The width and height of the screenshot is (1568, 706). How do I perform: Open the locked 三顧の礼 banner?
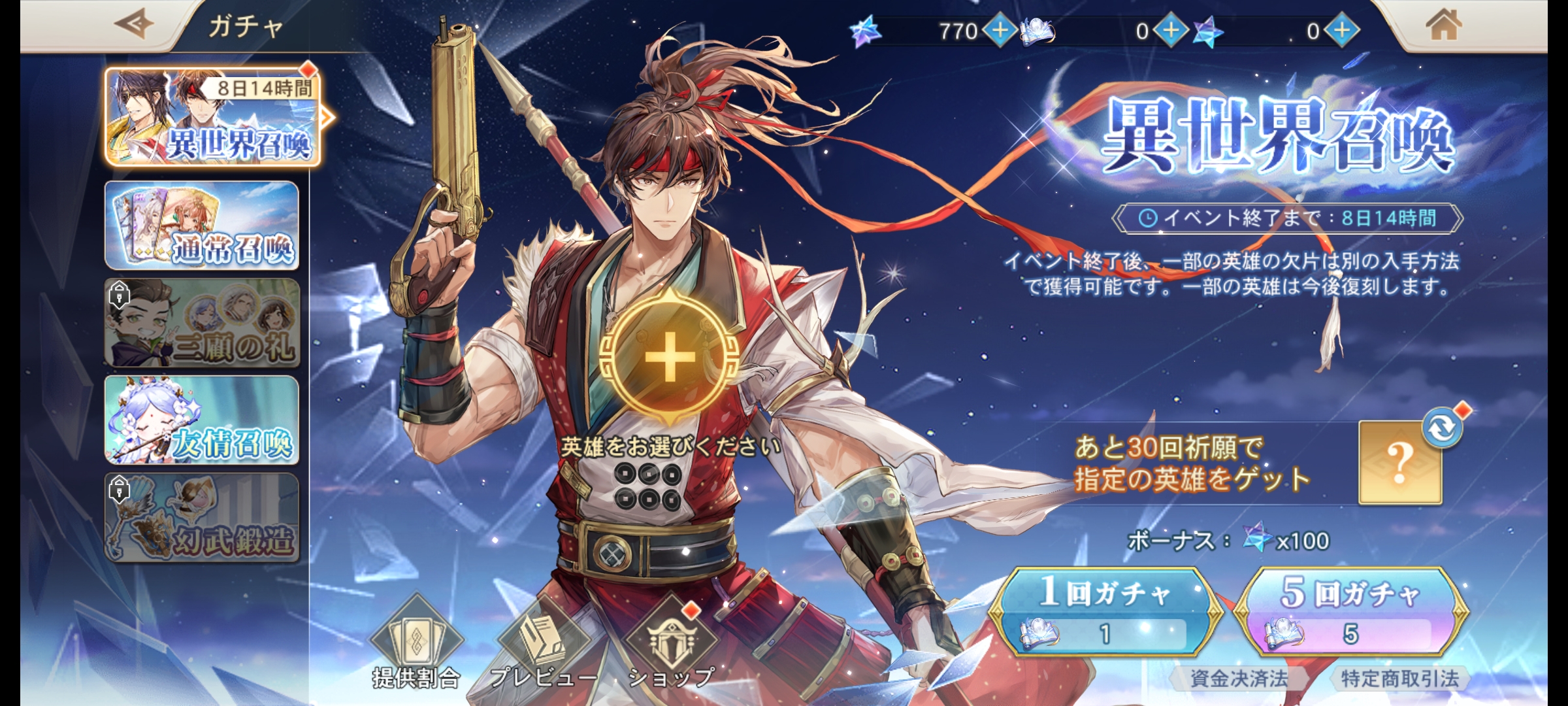[x=202, y=323]
